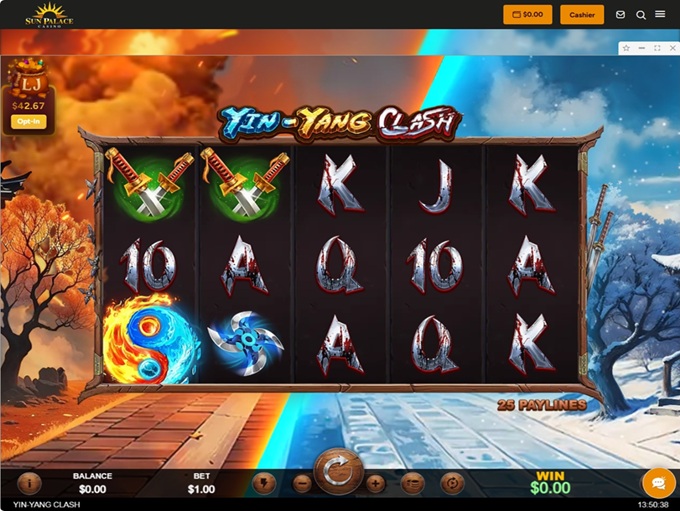Image resolution: width=680 pixels, height=511 pixels.
Task: Increase the bet with the plus button
Action: 376,483
